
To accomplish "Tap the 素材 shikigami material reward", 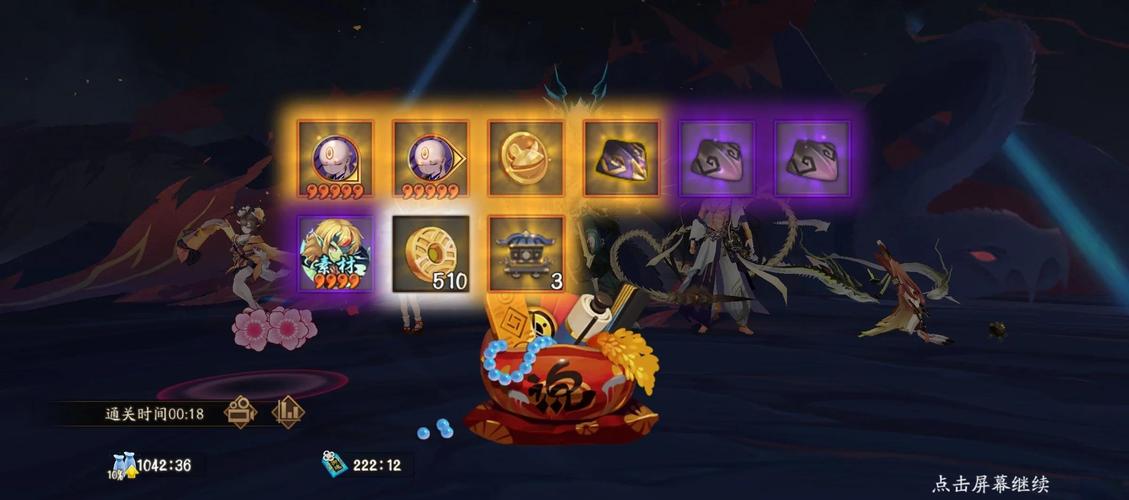I will click(335, 254).
